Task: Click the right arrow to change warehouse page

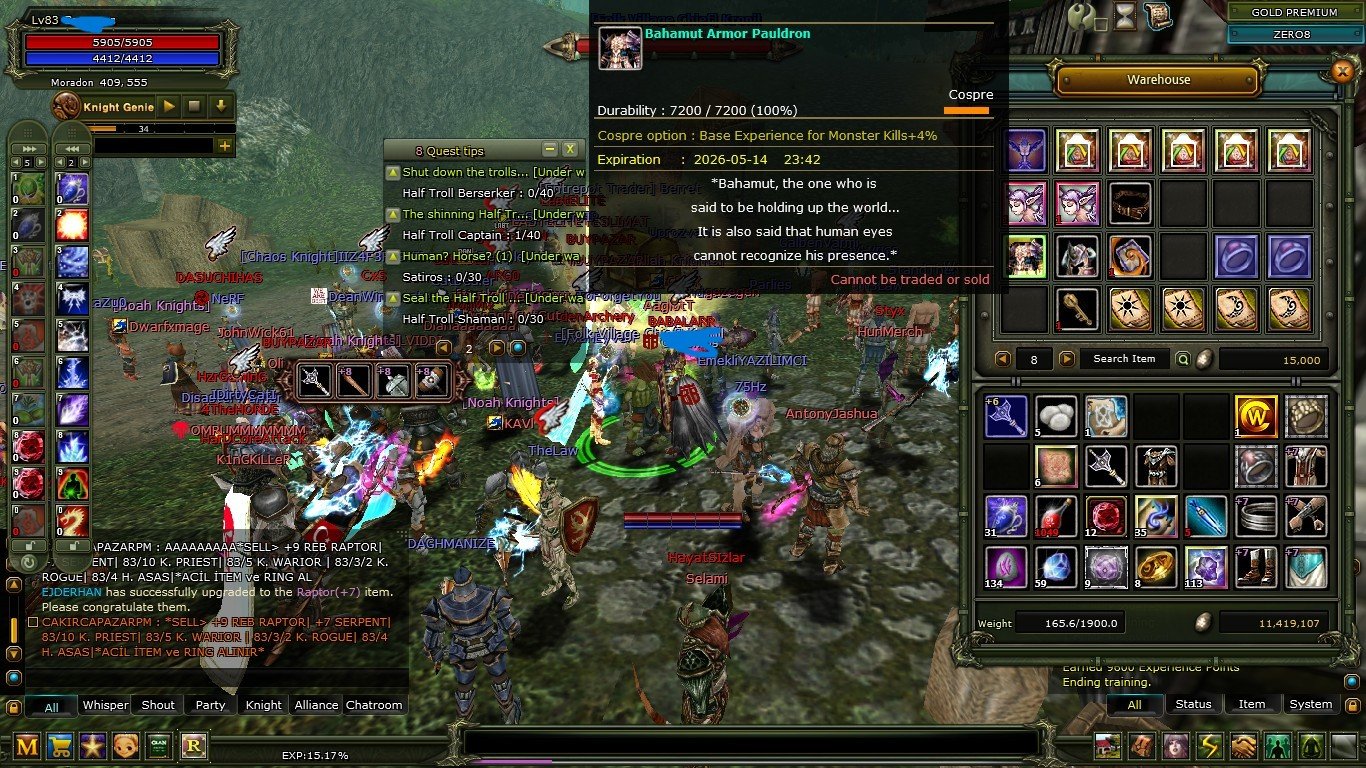Action: [x=1067, y=358]
